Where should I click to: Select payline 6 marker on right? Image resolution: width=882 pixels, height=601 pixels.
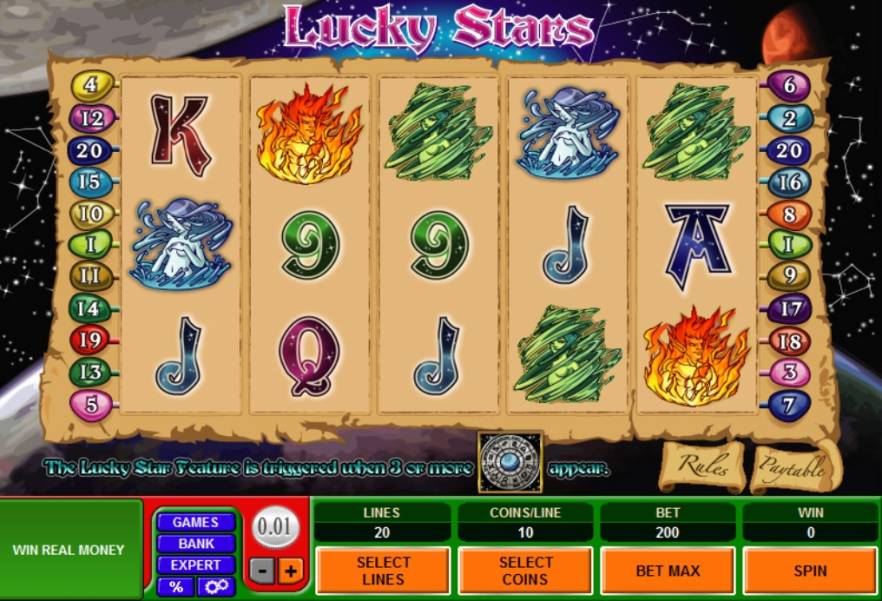pyautogui.click(x=790, y=86)
